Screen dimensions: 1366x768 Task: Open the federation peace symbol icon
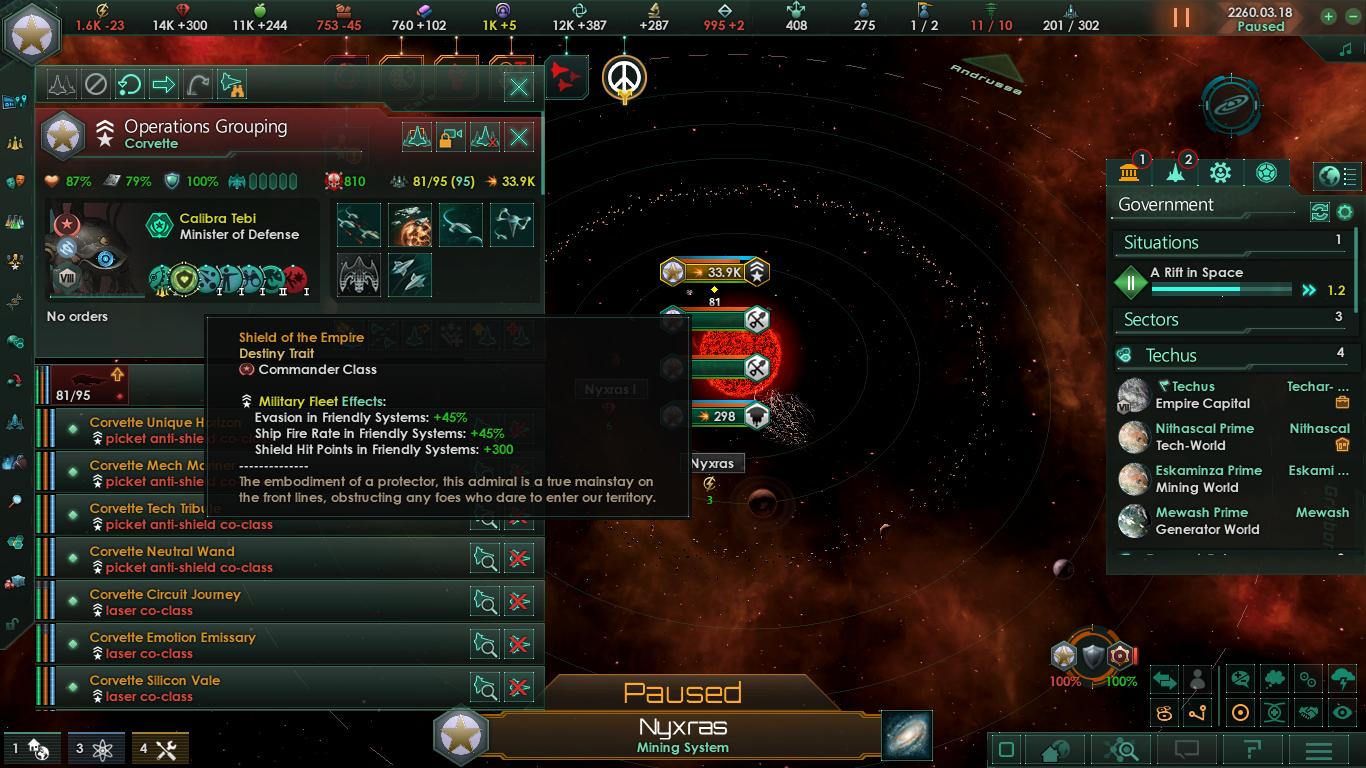(625, 76)
